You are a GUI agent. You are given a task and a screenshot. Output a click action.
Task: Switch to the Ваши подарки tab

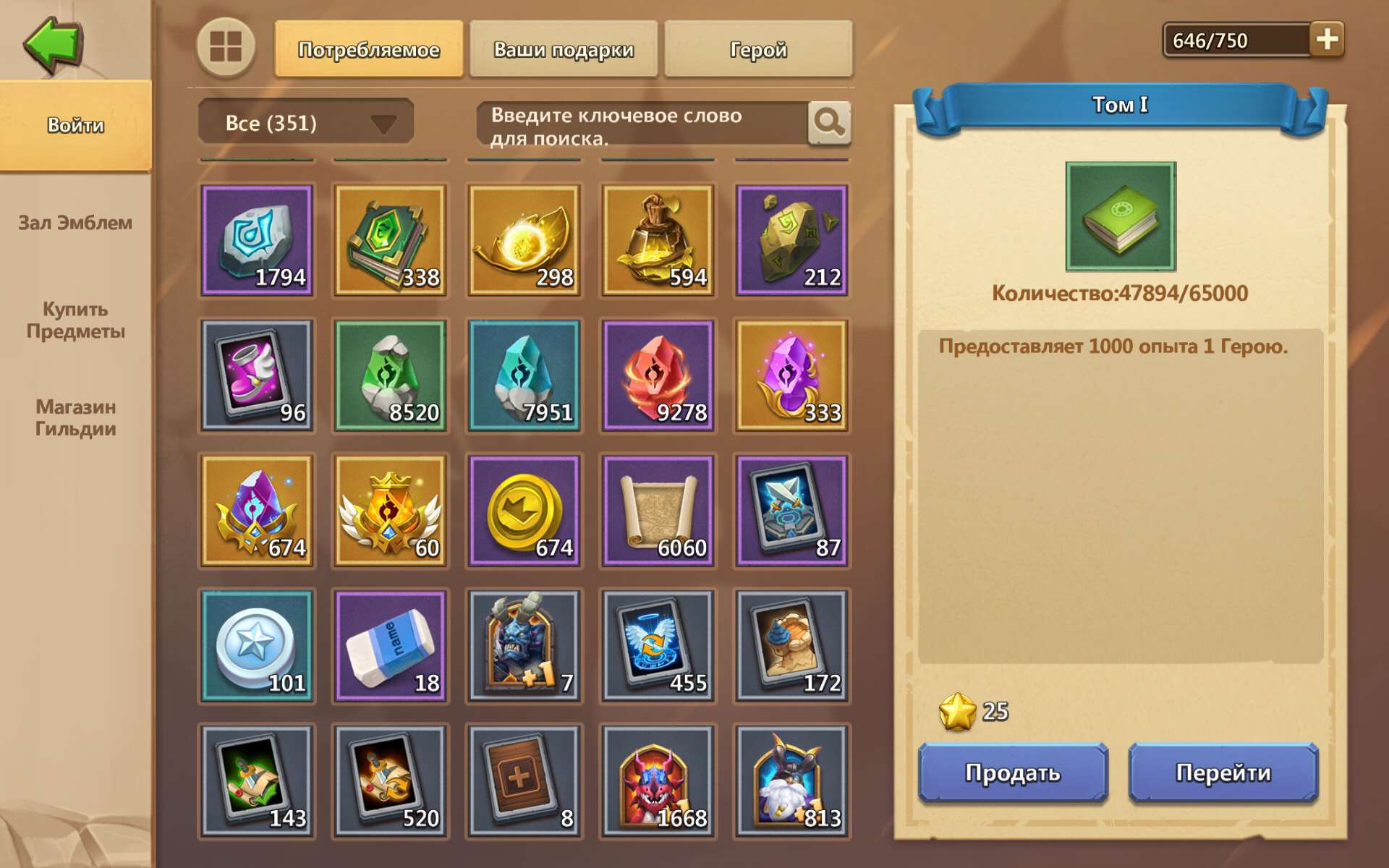pos(564,50)
